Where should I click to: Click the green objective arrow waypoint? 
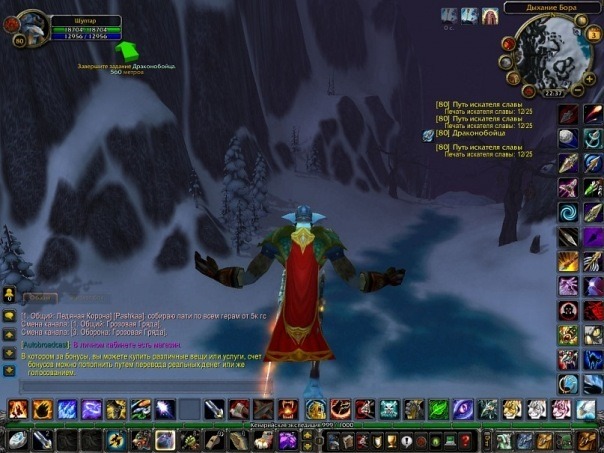click(x=128, y=50)
